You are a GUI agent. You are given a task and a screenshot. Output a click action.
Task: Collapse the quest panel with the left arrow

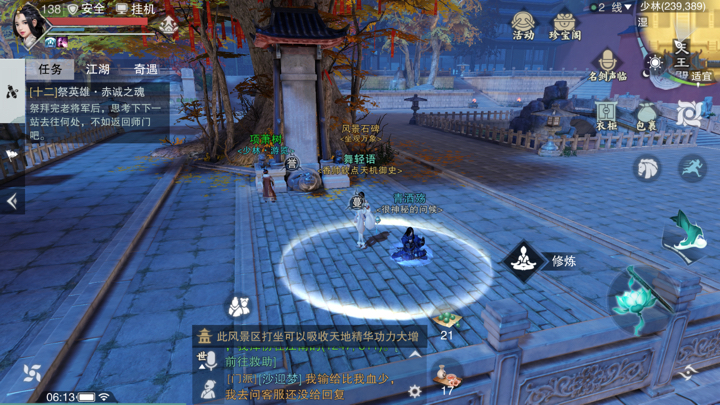pos(12,201)
